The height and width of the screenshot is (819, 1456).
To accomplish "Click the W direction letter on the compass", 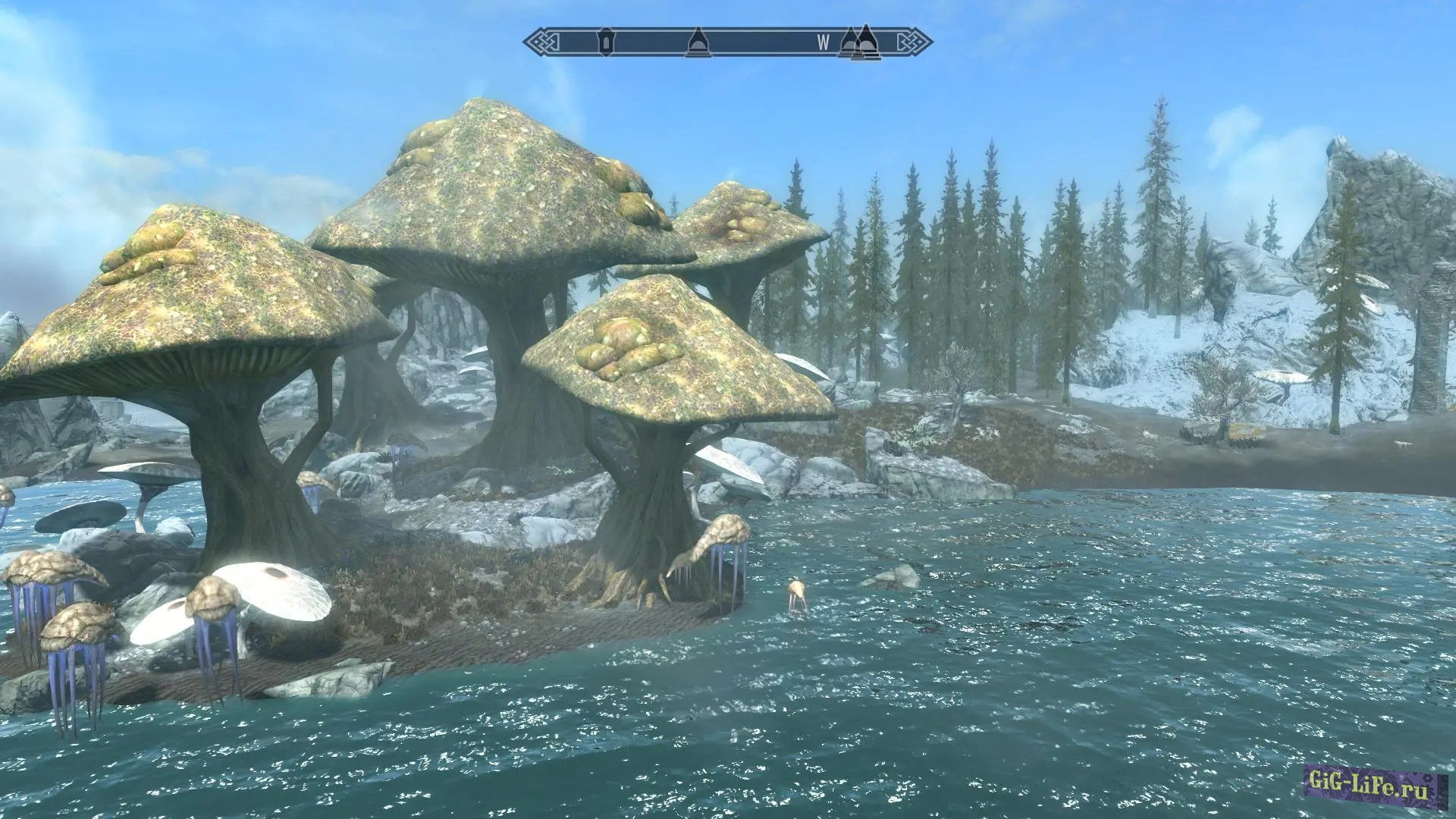I will 824,43.
